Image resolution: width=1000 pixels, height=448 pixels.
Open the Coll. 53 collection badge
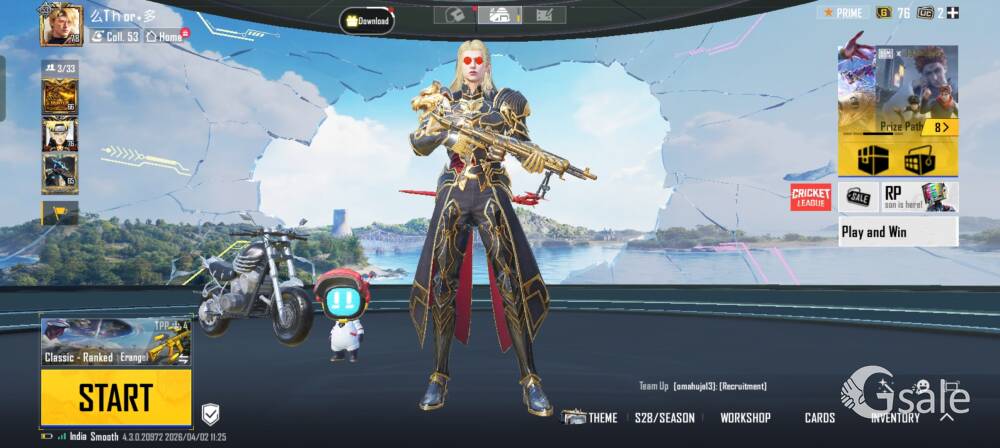pyautogui.click(x=115, y=36)
